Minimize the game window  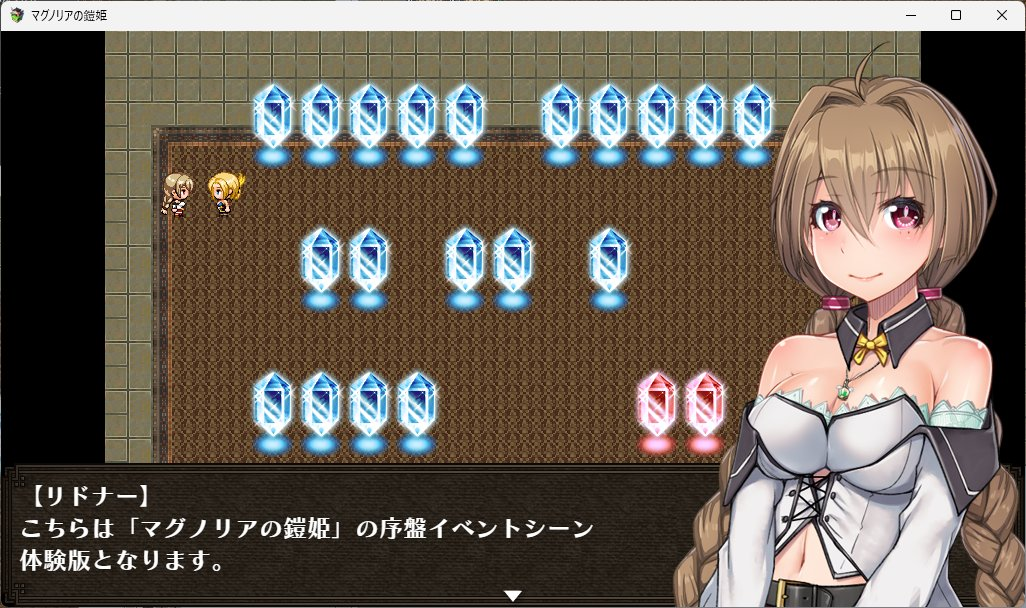(x=910, y=15)
